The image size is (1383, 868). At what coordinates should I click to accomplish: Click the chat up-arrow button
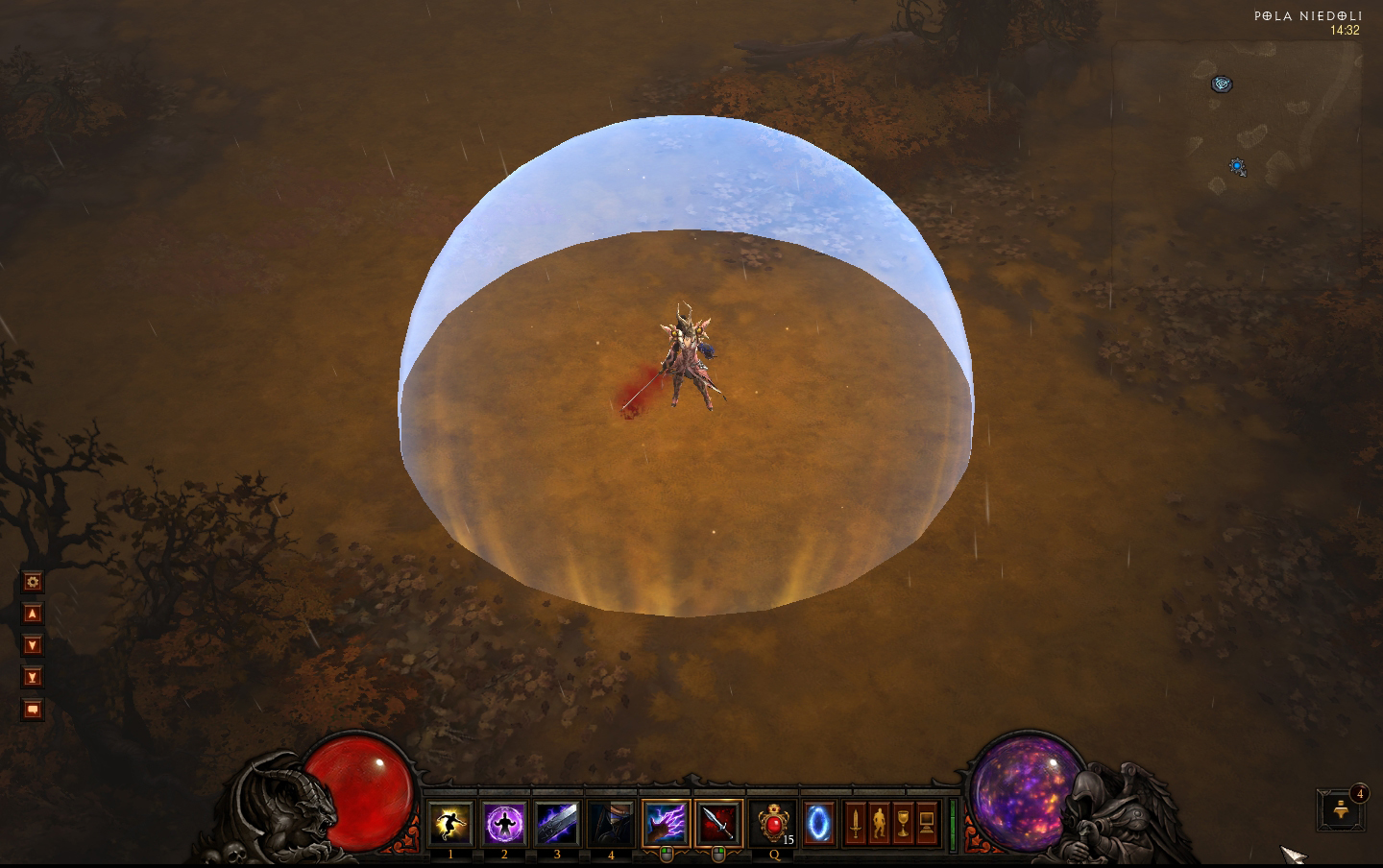pyautogui.click(x=33, y=614)
